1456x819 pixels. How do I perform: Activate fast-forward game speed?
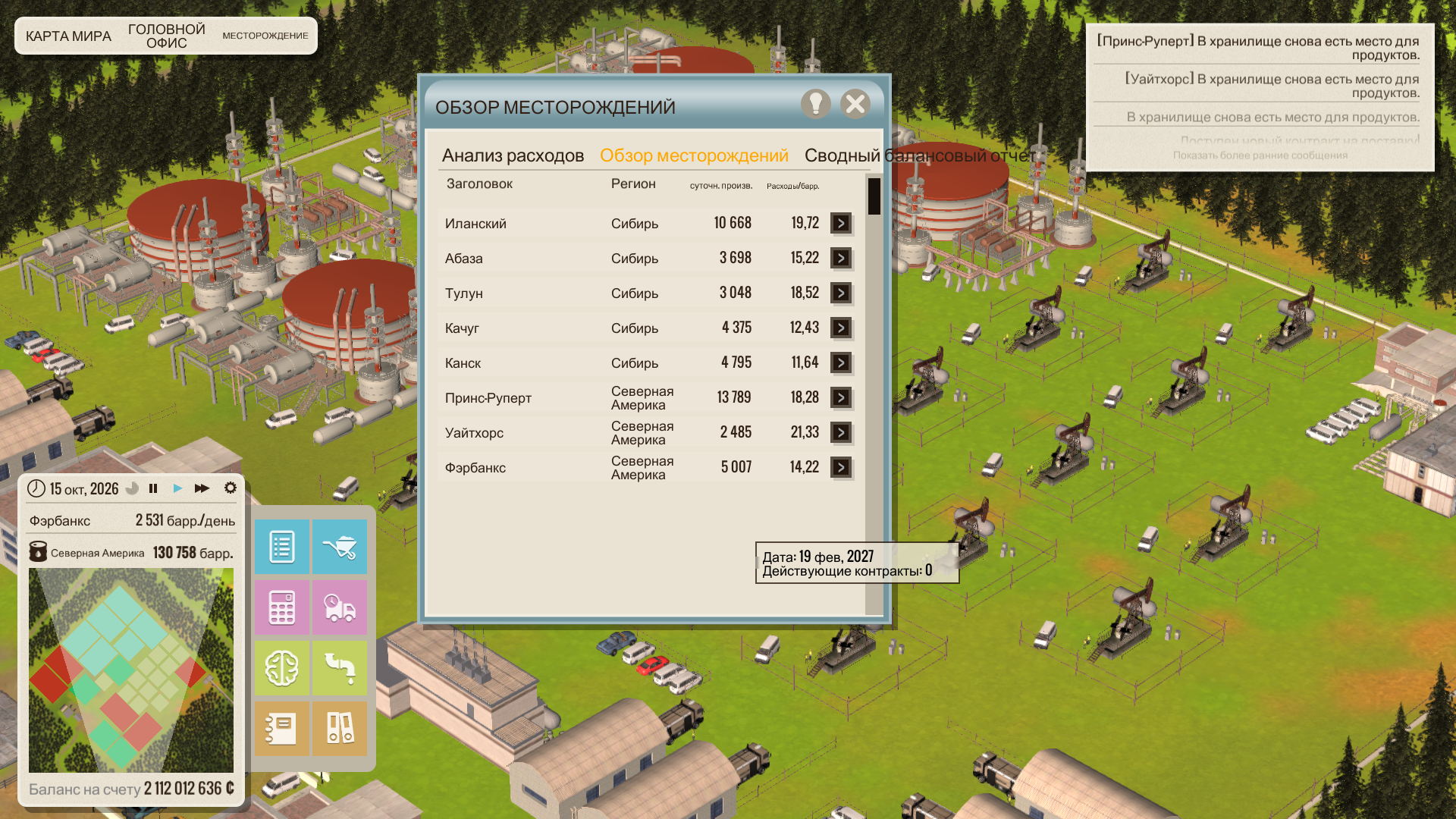pyautogui.click(x=202, y=488)
